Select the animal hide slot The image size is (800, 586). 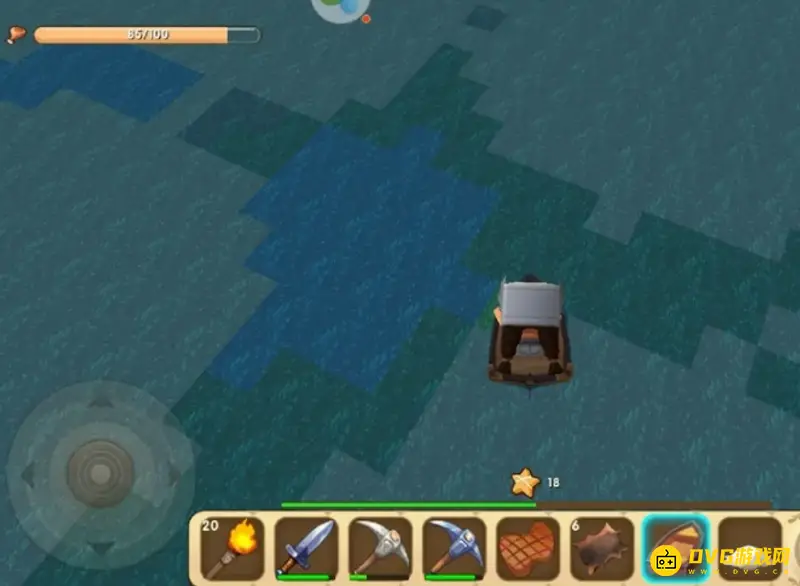tap(602, 548)
